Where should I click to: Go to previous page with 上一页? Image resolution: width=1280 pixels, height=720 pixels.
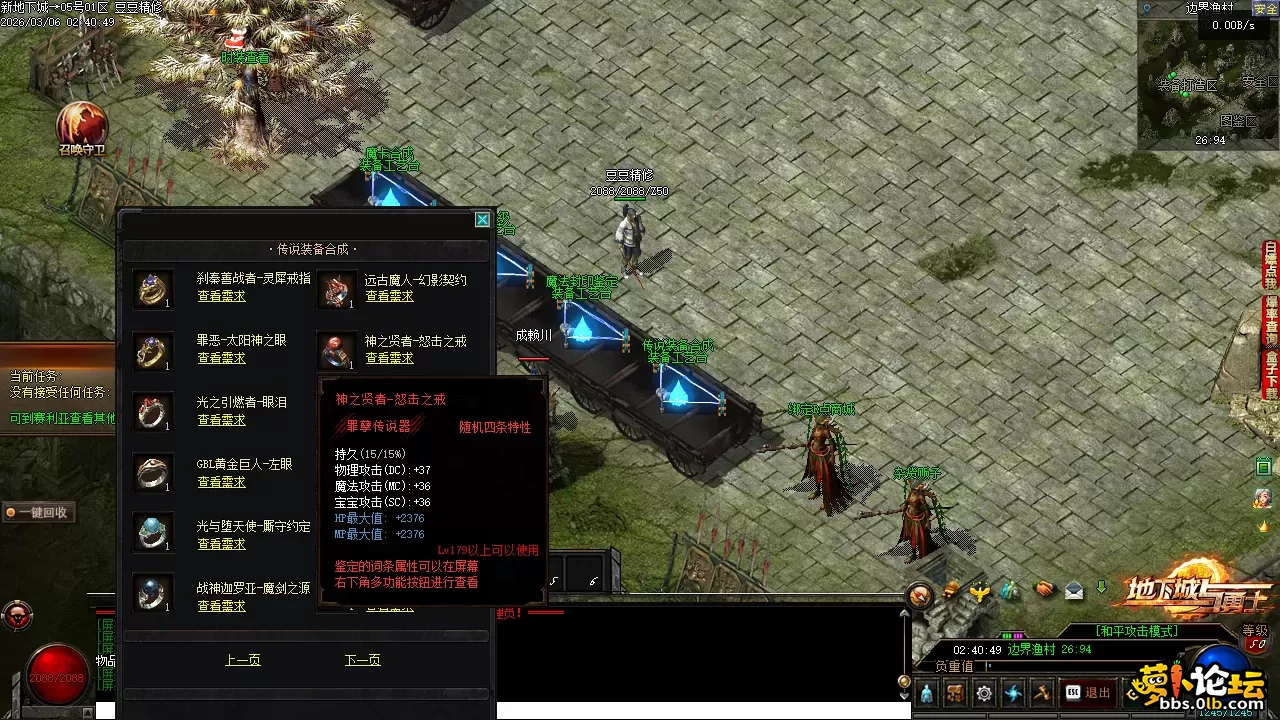coord(243,660)
